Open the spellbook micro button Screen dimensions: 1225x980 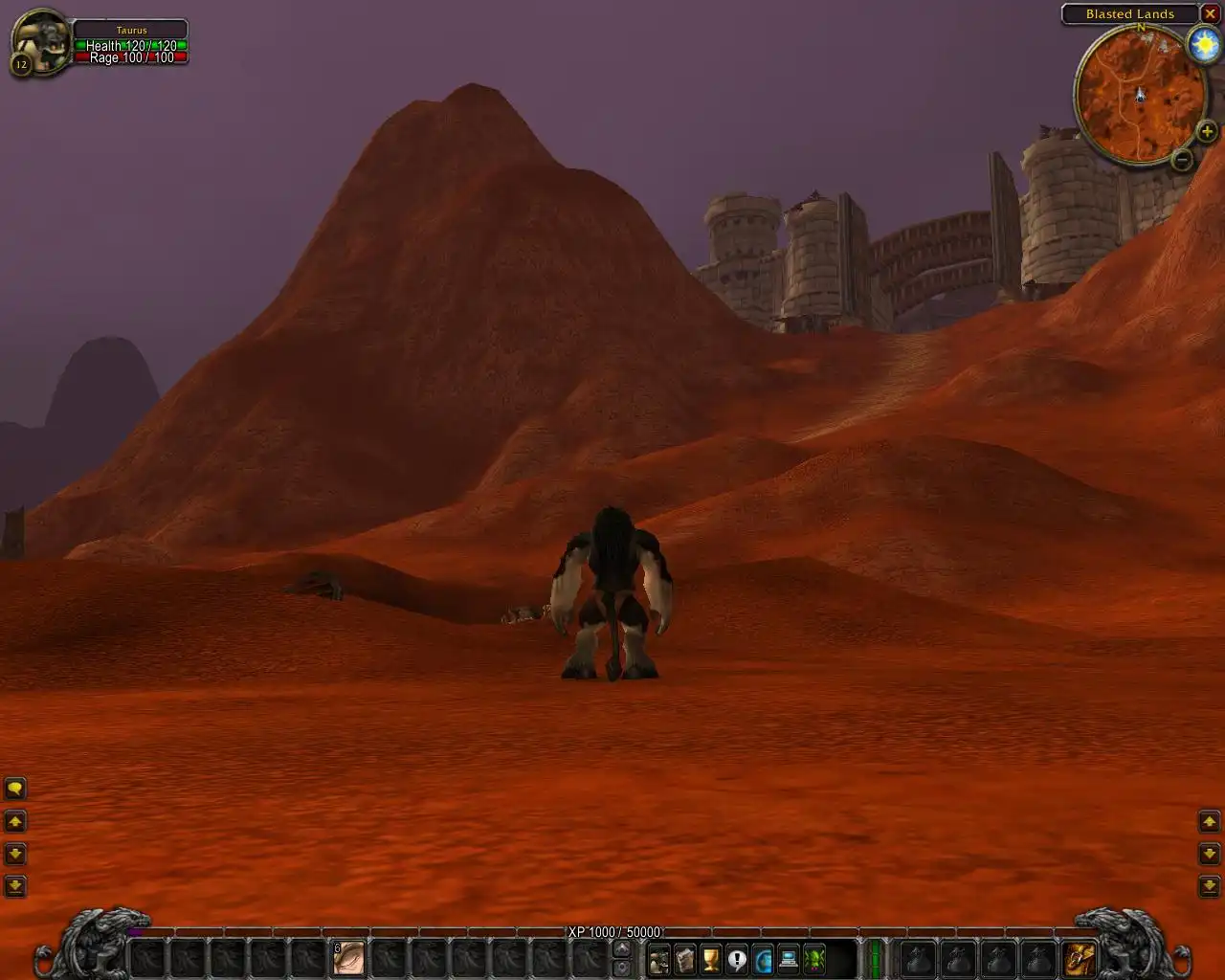click(685, 958)
